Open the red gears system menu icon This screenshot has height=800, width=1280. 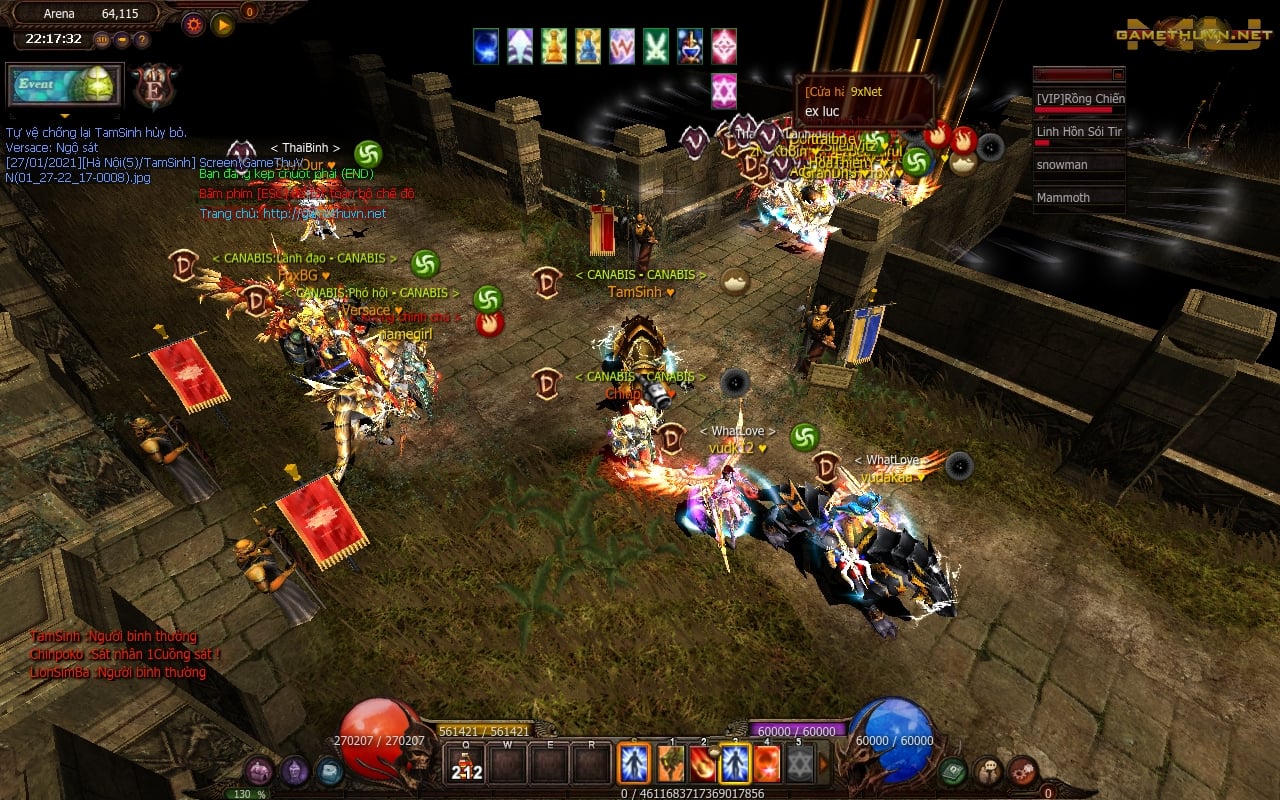tap(1022, 770)
